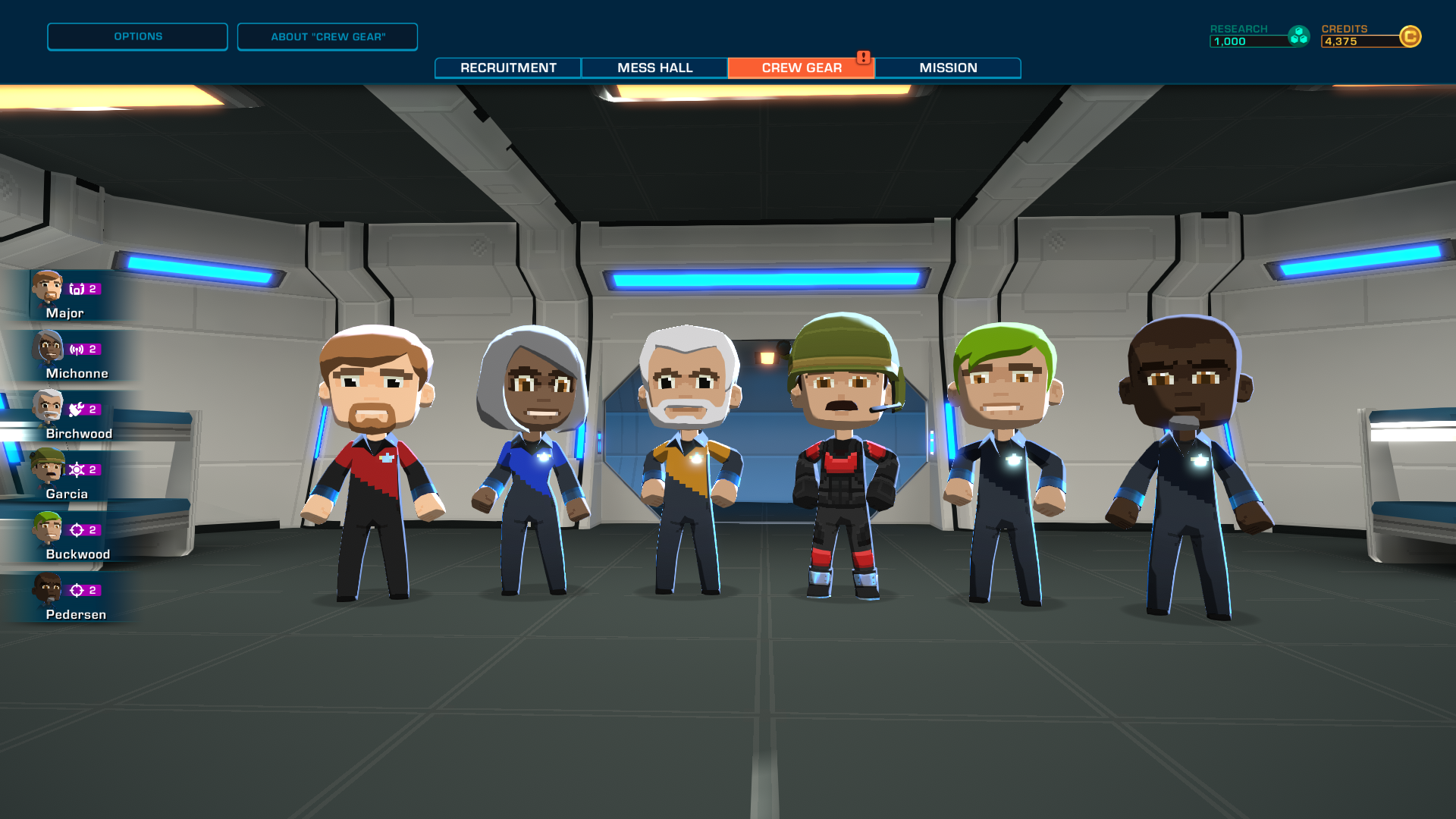This screenshot has height=819, width=1456.
Task: Open the Mess Hall tab
Action: point(654,67)
